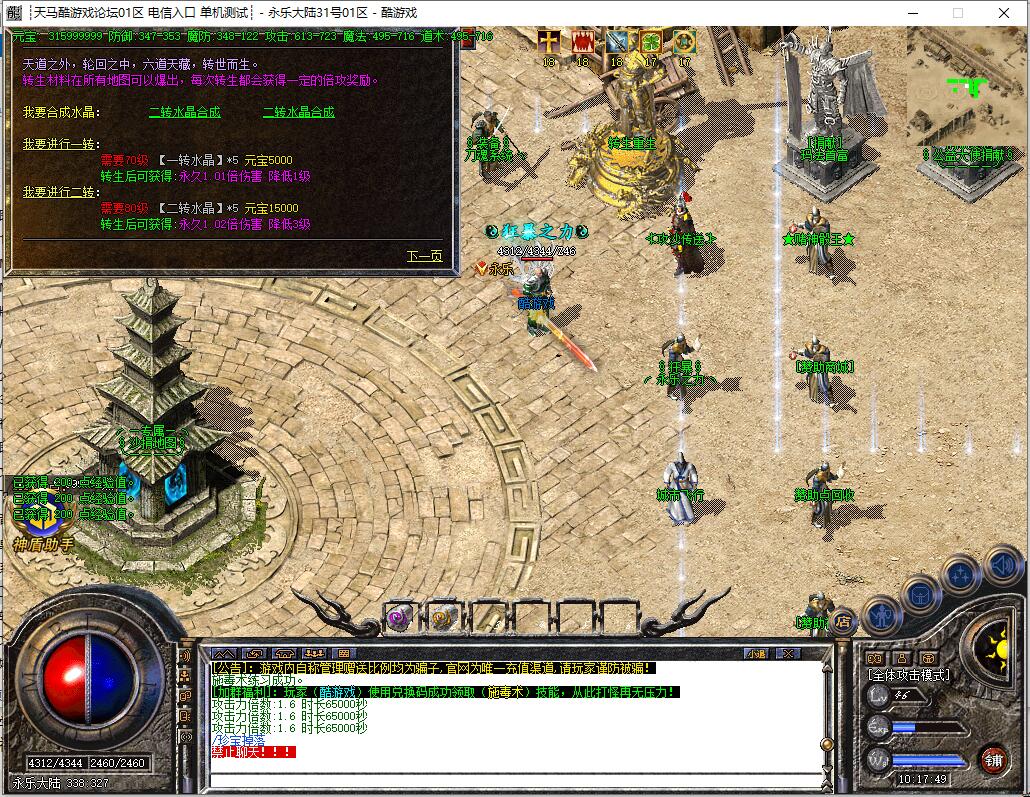Maximize the game window
This screenshot has height=797, width=1030.
(x=957, y=13)
